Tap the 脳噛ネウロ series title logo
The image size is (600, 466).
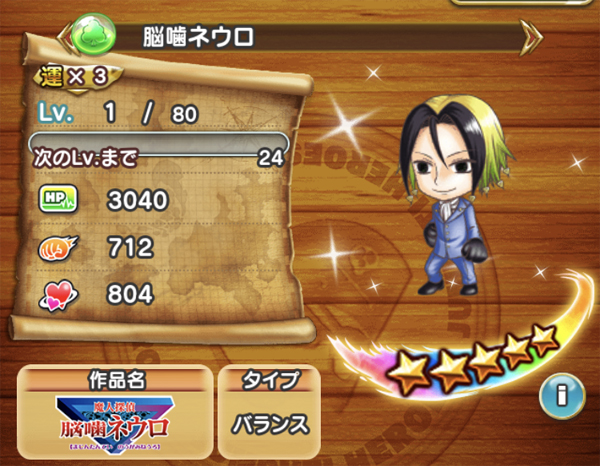[x=112, y=424]
